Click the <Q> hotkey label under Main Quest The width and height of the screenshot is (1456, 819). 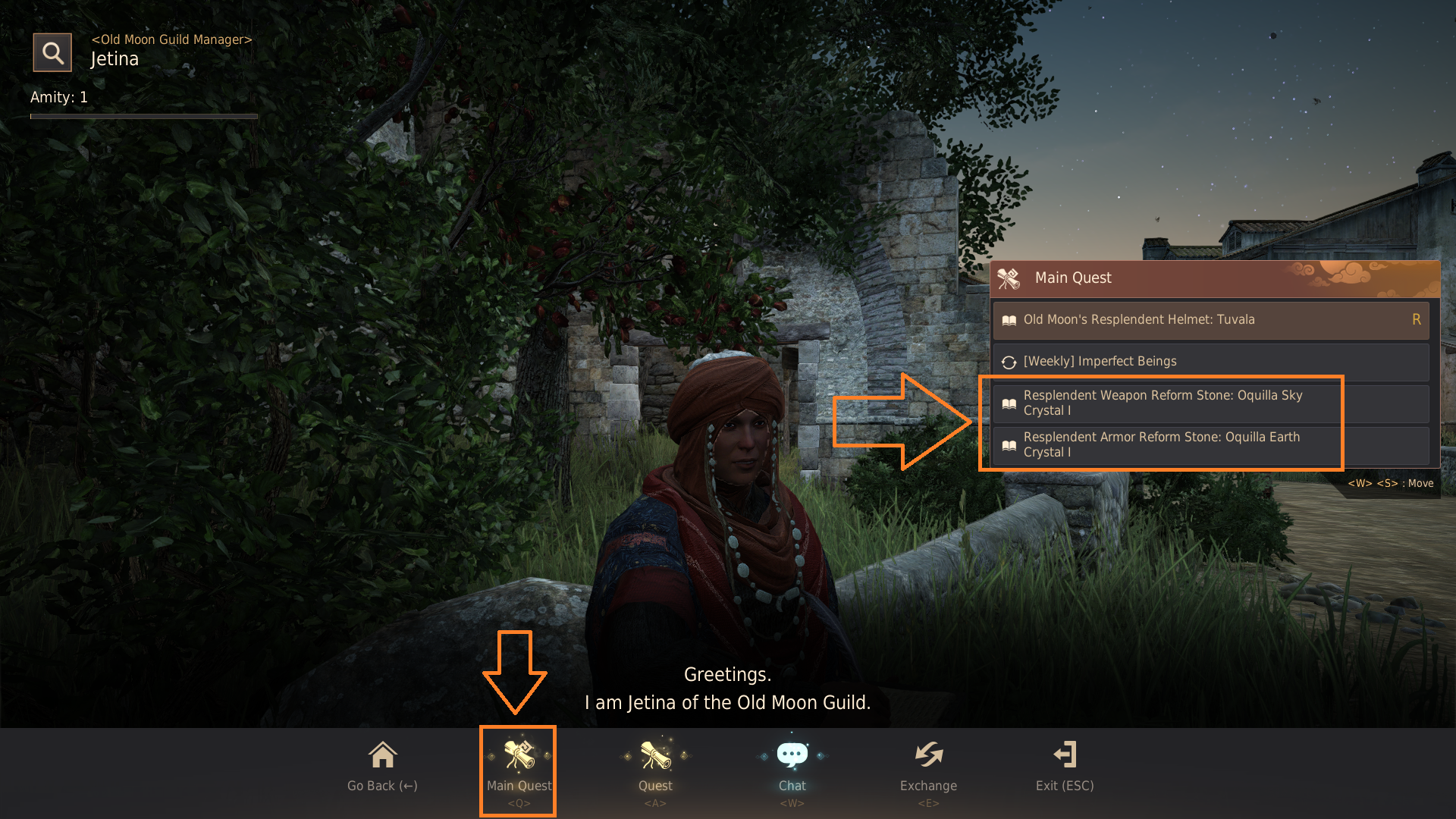coord(519,802)
